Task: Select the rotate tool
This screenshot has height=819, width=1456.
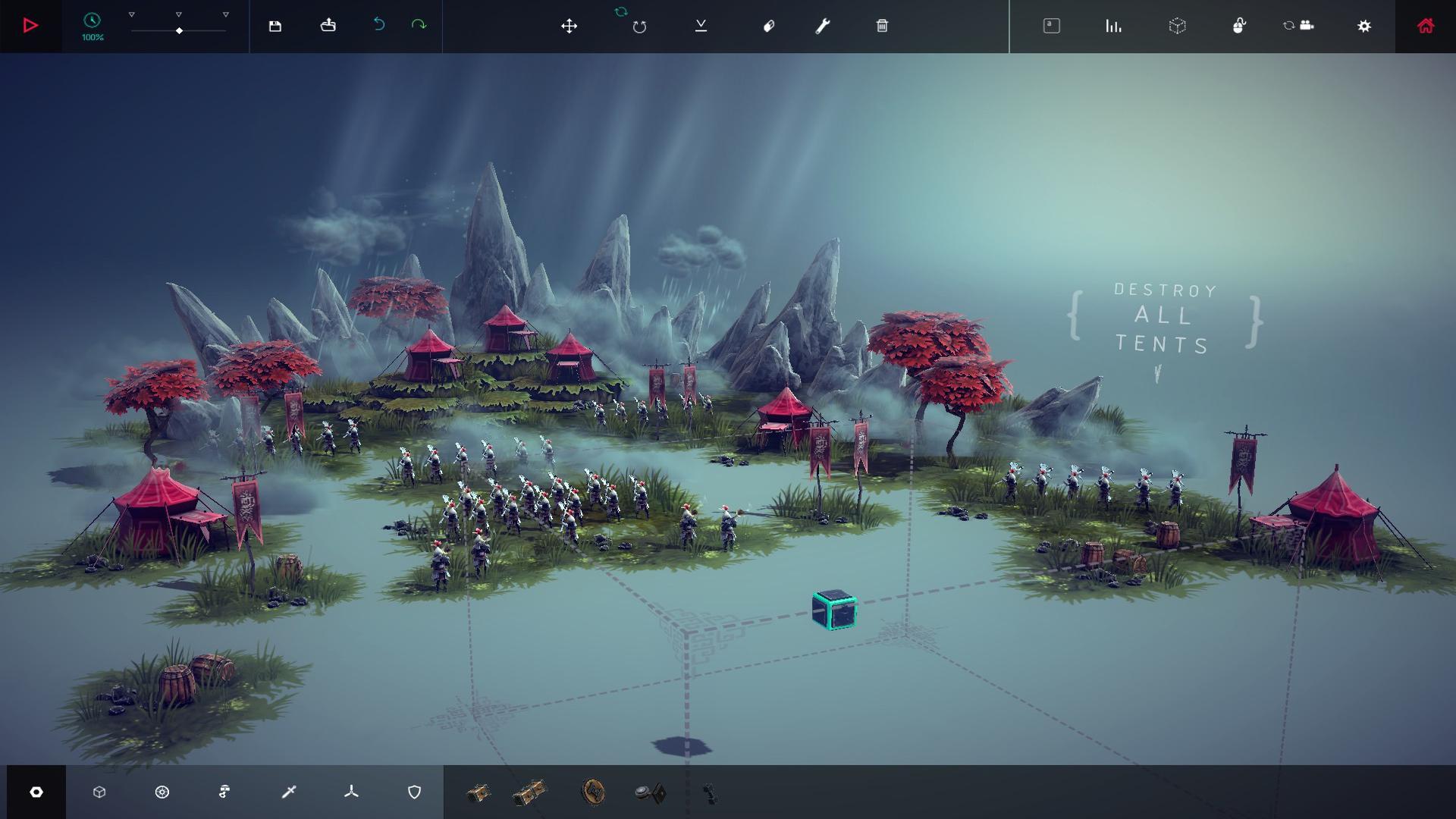Action: (x=639, y=25)
